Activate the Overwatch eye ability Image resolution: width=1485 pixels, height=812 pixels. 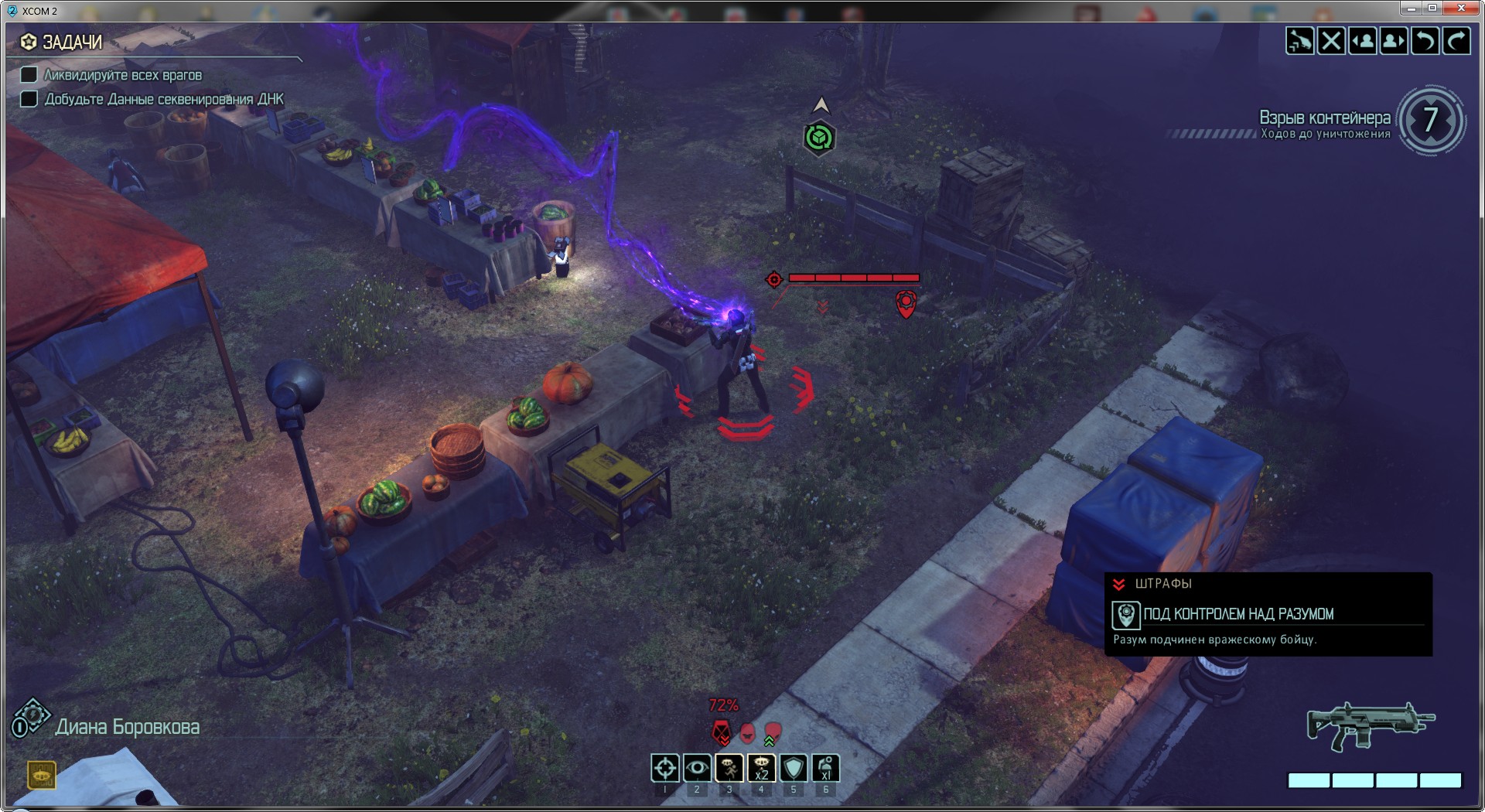pyautogui.click(x=697, y=768)
